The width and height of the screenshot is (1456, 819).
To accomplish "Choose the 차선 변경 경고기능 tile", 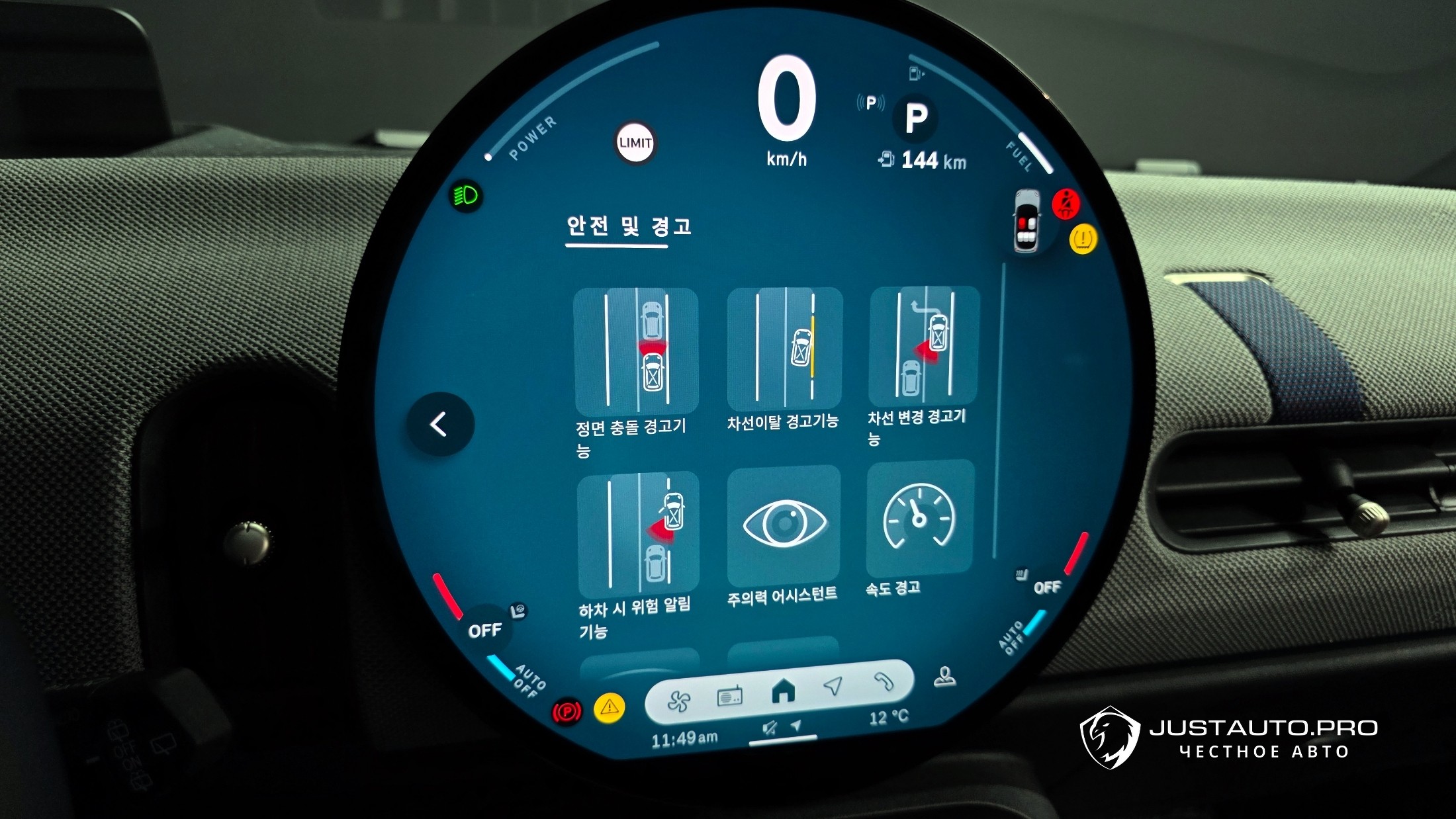I will [924, 345].
